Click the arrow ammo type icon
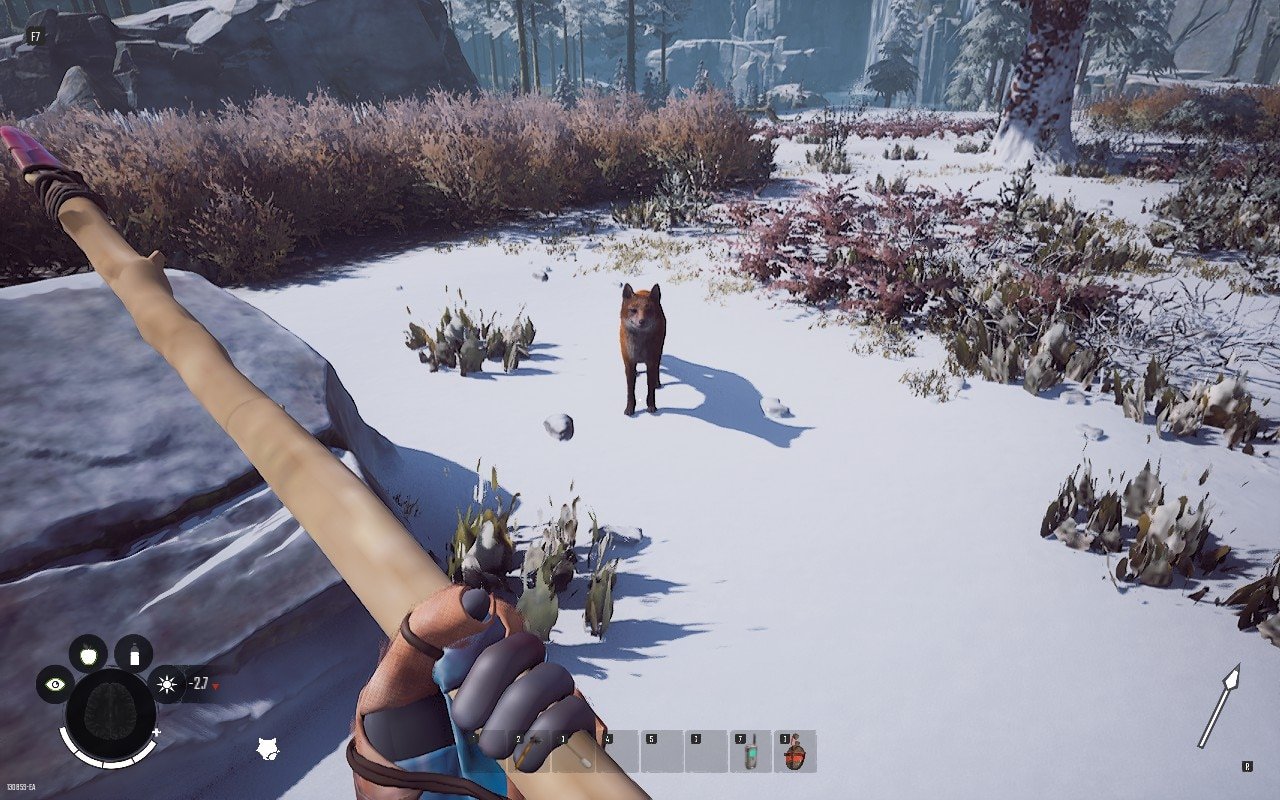This screenshot has width=1280, height=800. click(x=1219, y=706)
